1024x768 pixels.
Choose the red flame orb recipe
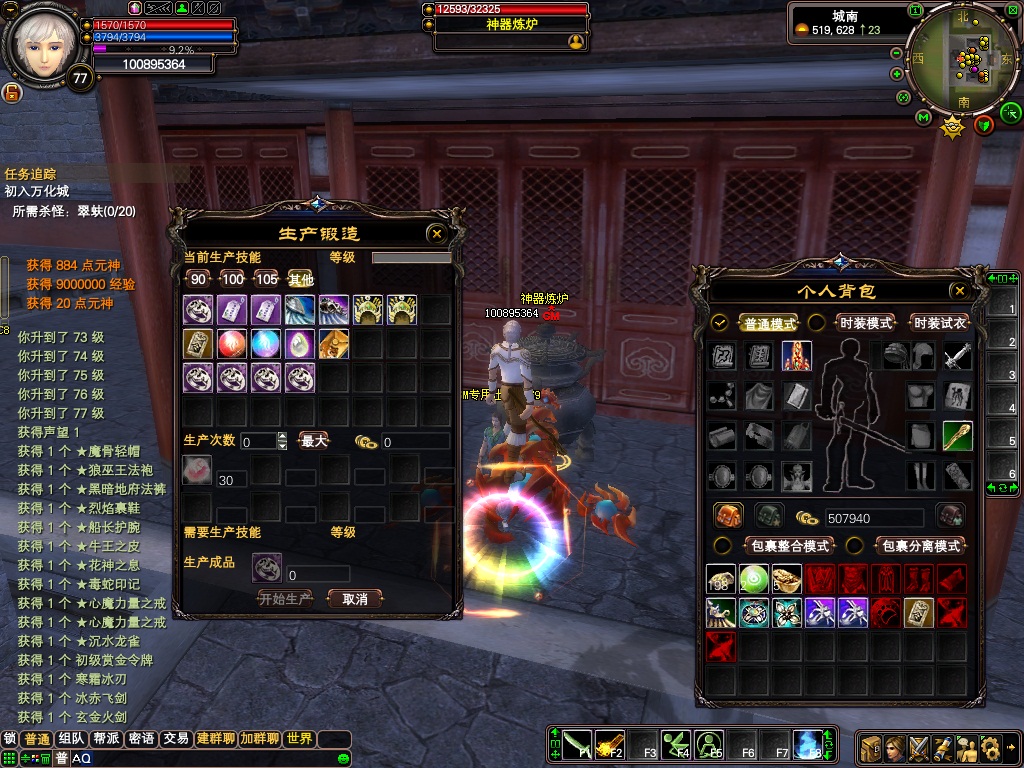coord(232,343)
